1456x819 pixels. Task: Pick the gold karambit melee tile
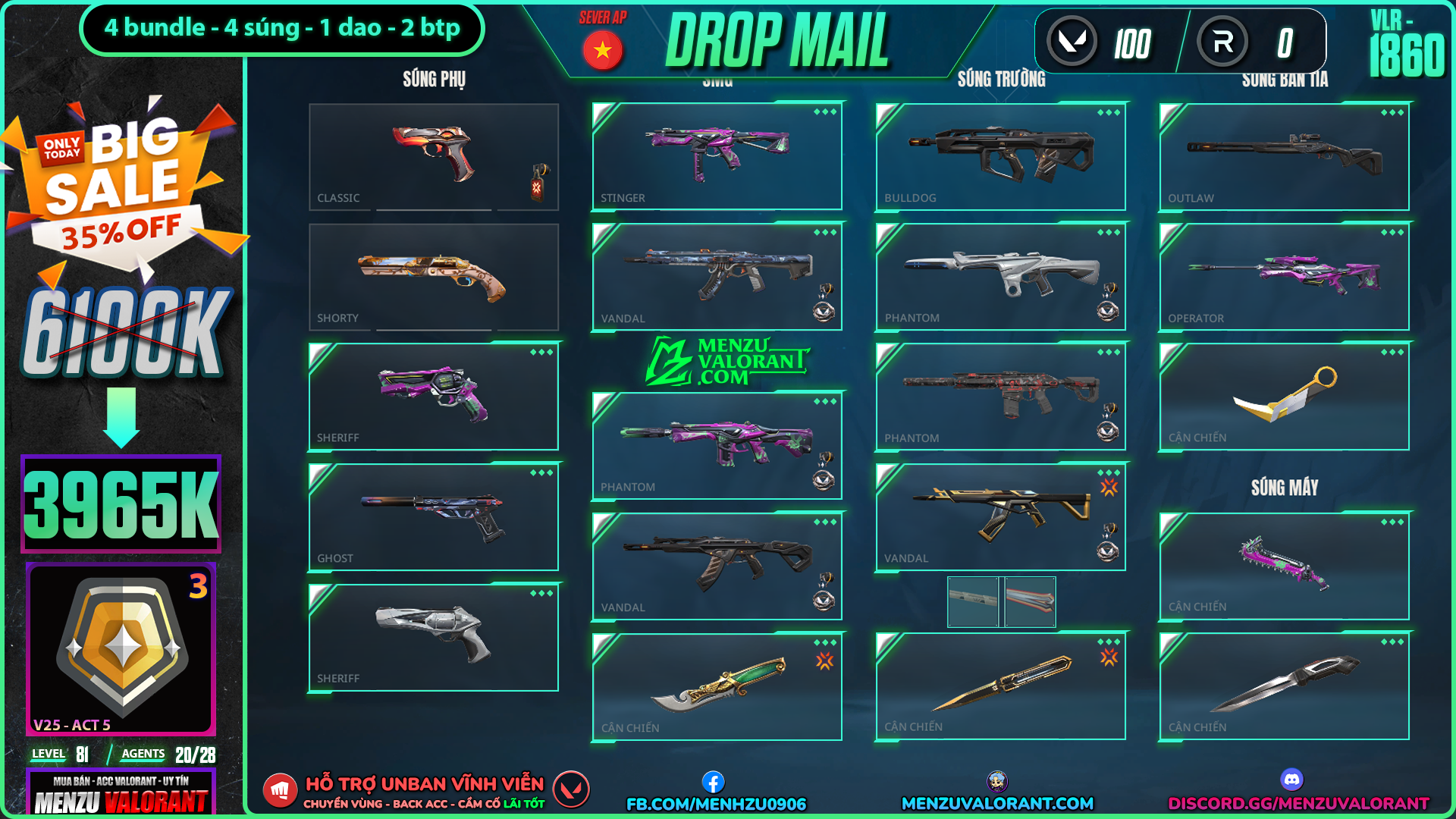tap(1284, 397)
